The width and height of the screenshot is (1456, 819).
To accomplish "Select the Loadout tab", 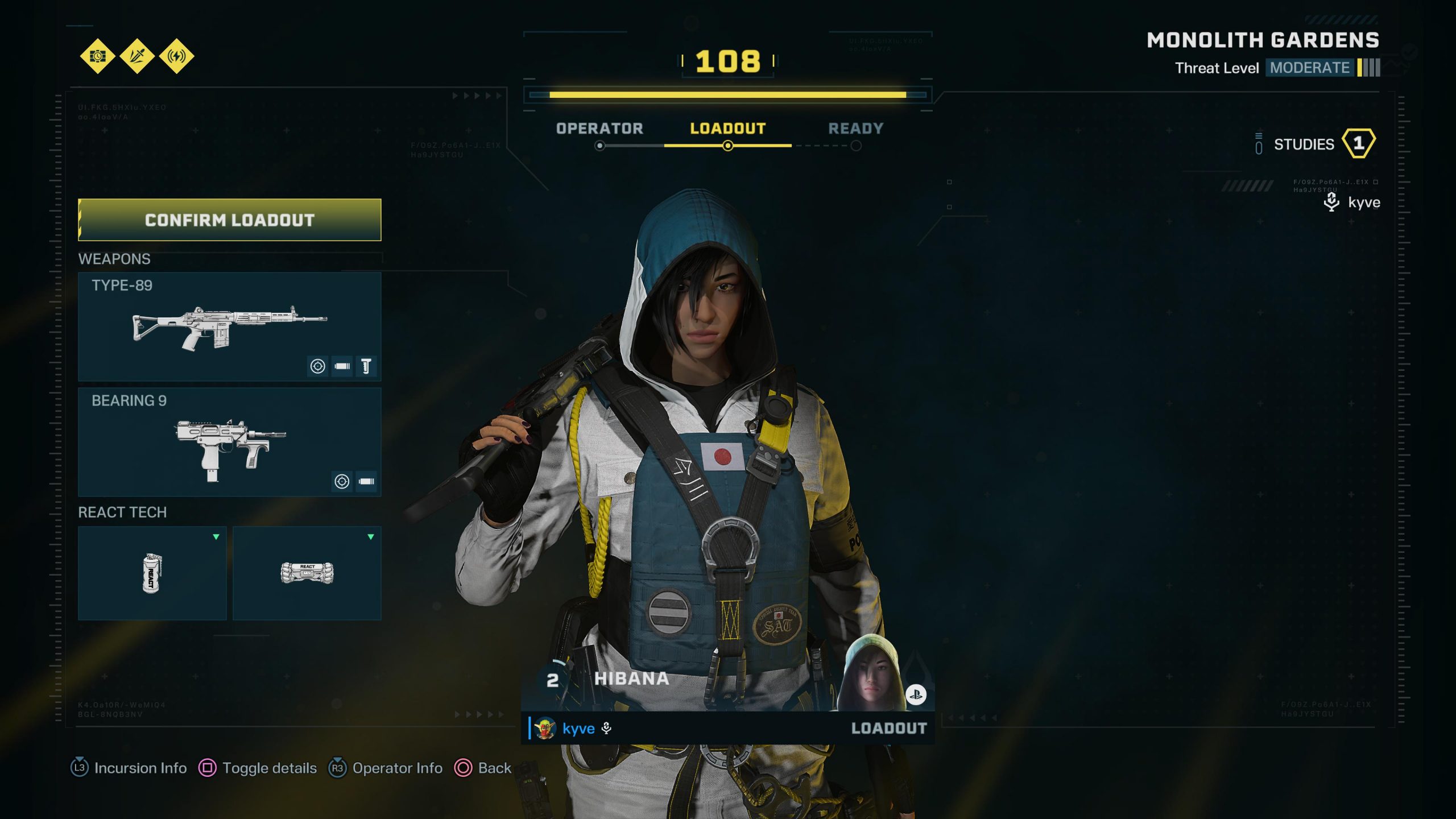I will click(727, 129).
